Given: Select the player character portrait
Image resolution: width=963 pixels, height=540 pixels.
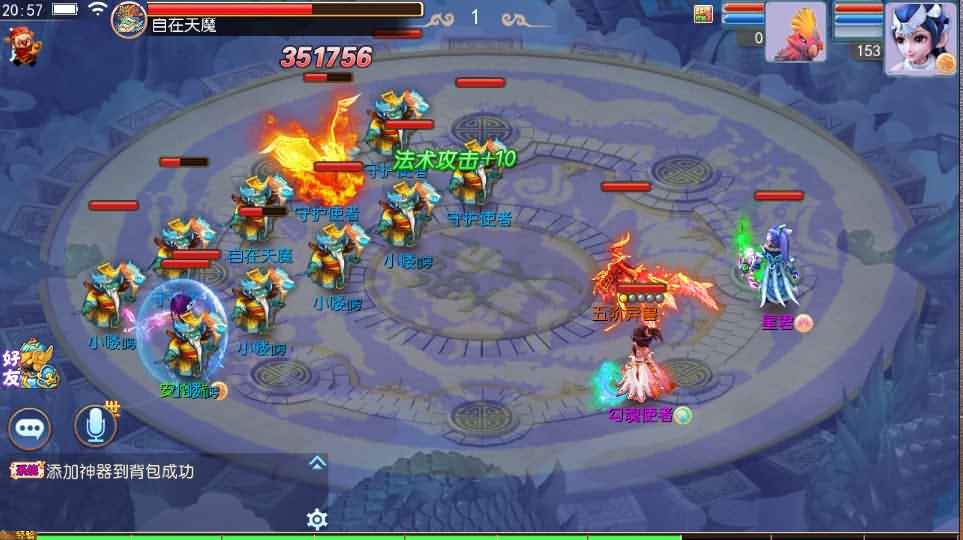Looking at the screenshot, I should coord(919,37).
